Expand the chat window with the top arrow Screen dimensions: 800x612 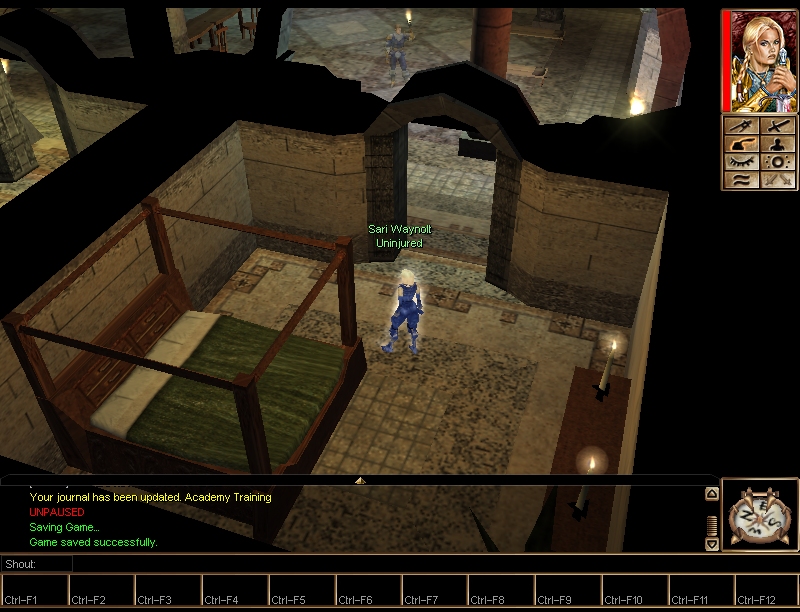[x=360, y=481]
